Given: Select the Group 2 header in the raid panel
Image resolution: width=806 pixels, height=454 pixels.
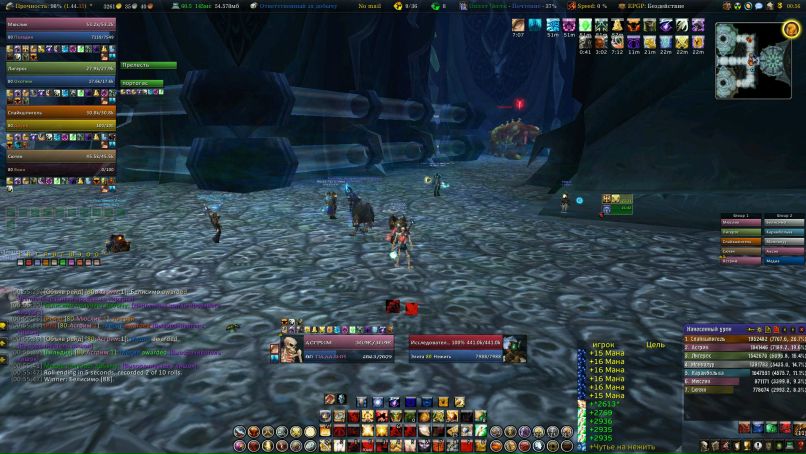Looking at the screenshot, I should pos(784,215).
